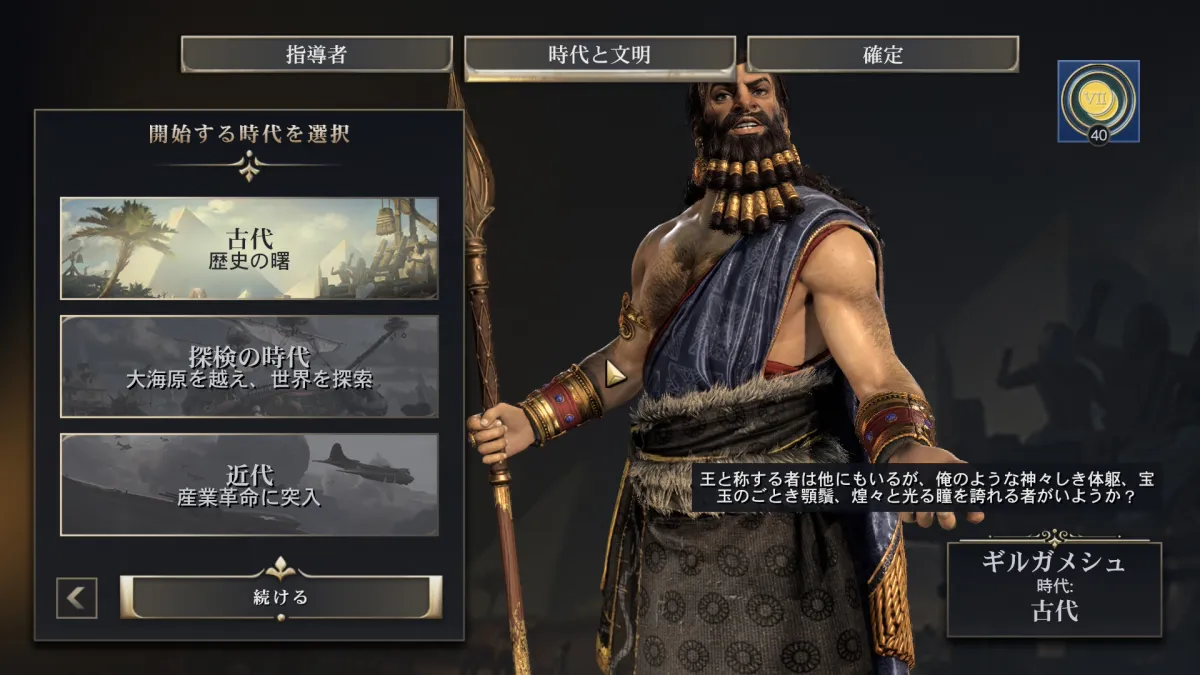Click the 続ける continue button
This screenshot has height=675, width=1200.
point(281,598)
